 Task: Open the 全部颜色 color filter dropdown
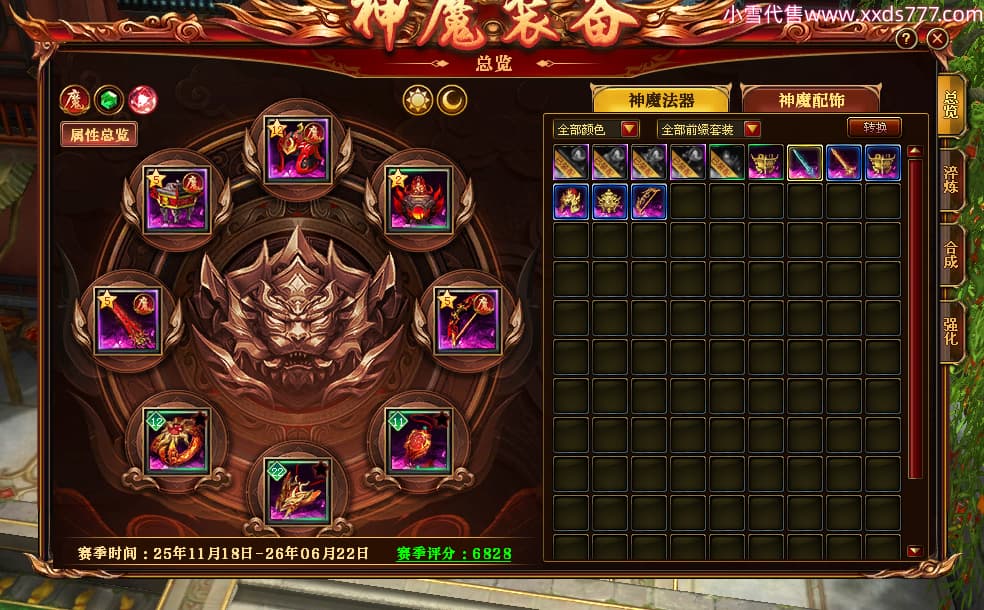click(630, 129)
